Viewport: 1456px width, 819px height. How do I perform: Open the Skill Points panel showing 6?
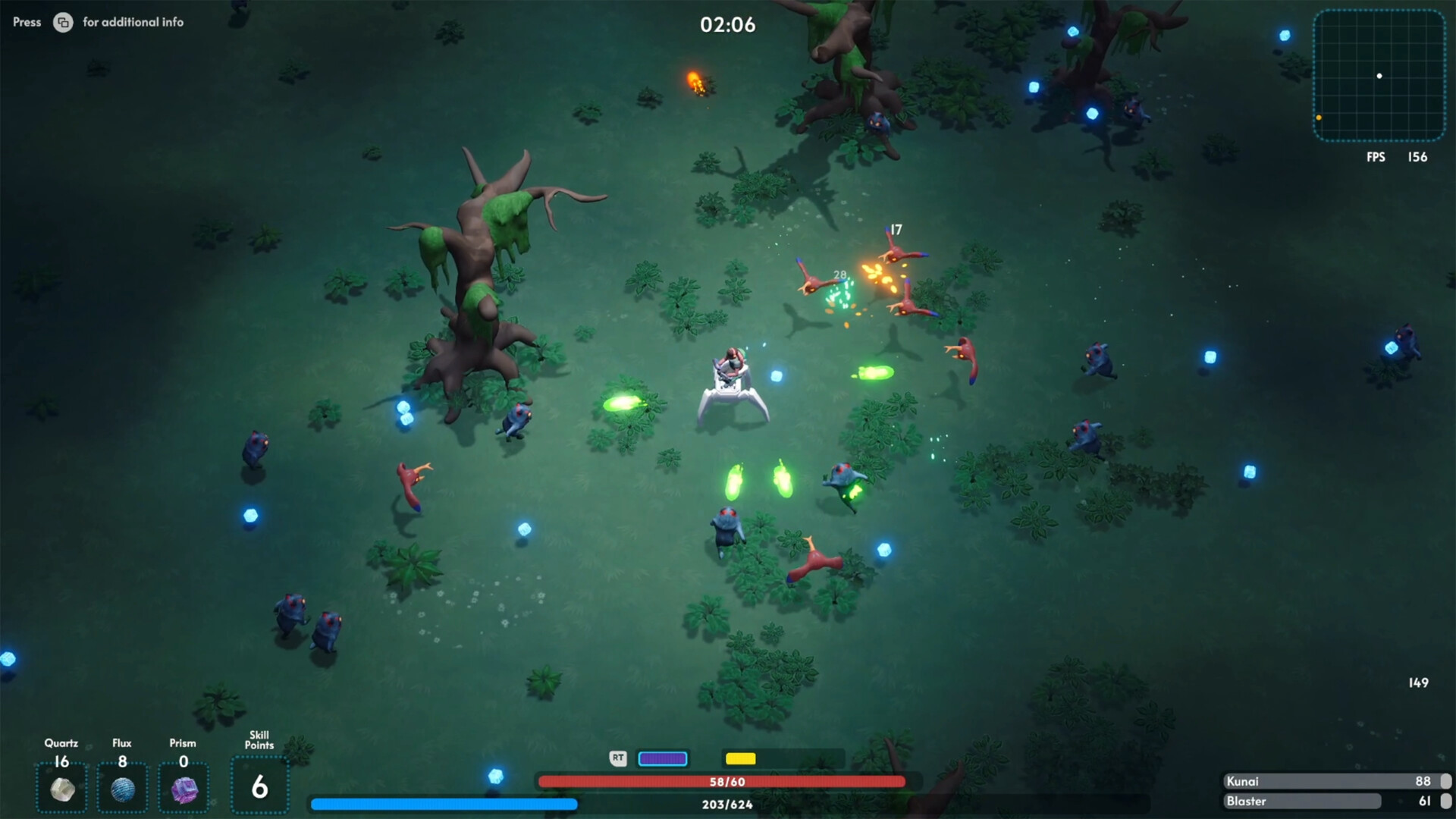(259, 786)
